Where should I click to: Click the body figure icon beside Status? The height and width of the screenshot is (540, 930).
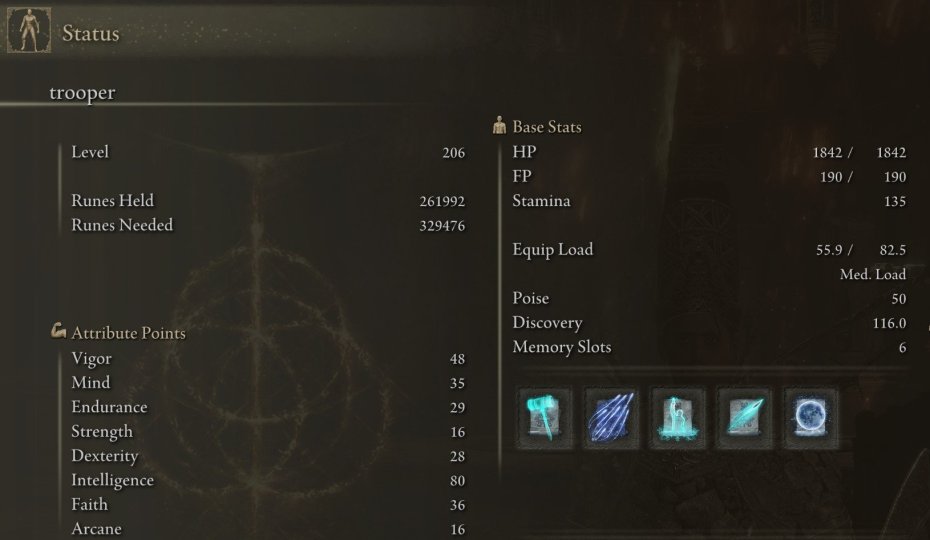pyautogui.click(x=28, y=31)
